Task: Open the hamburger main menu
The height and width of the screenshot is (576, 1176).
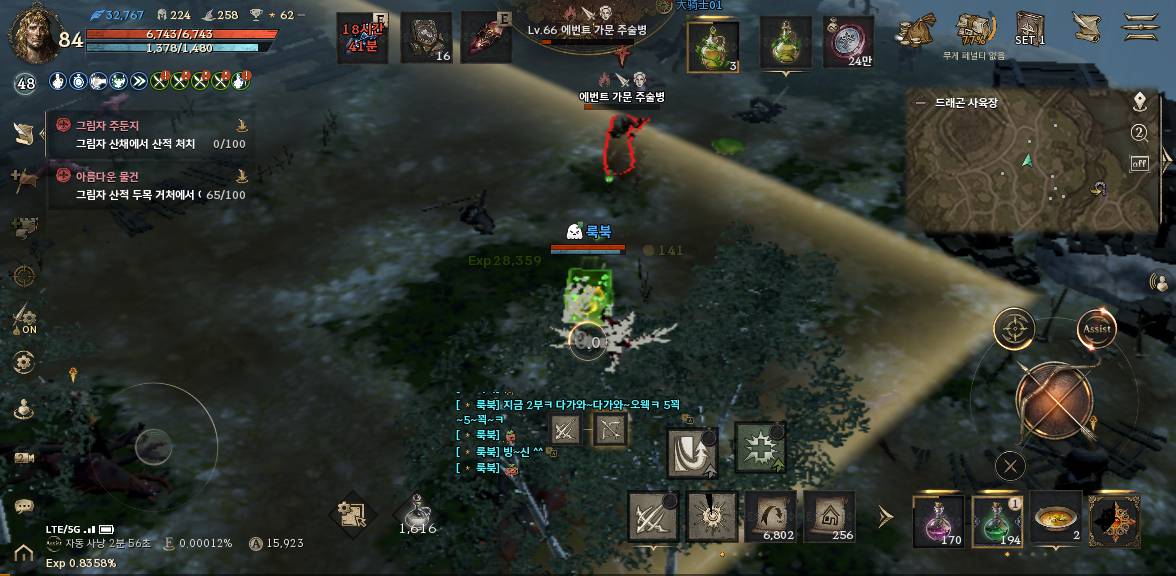Action: point(1138,27)
